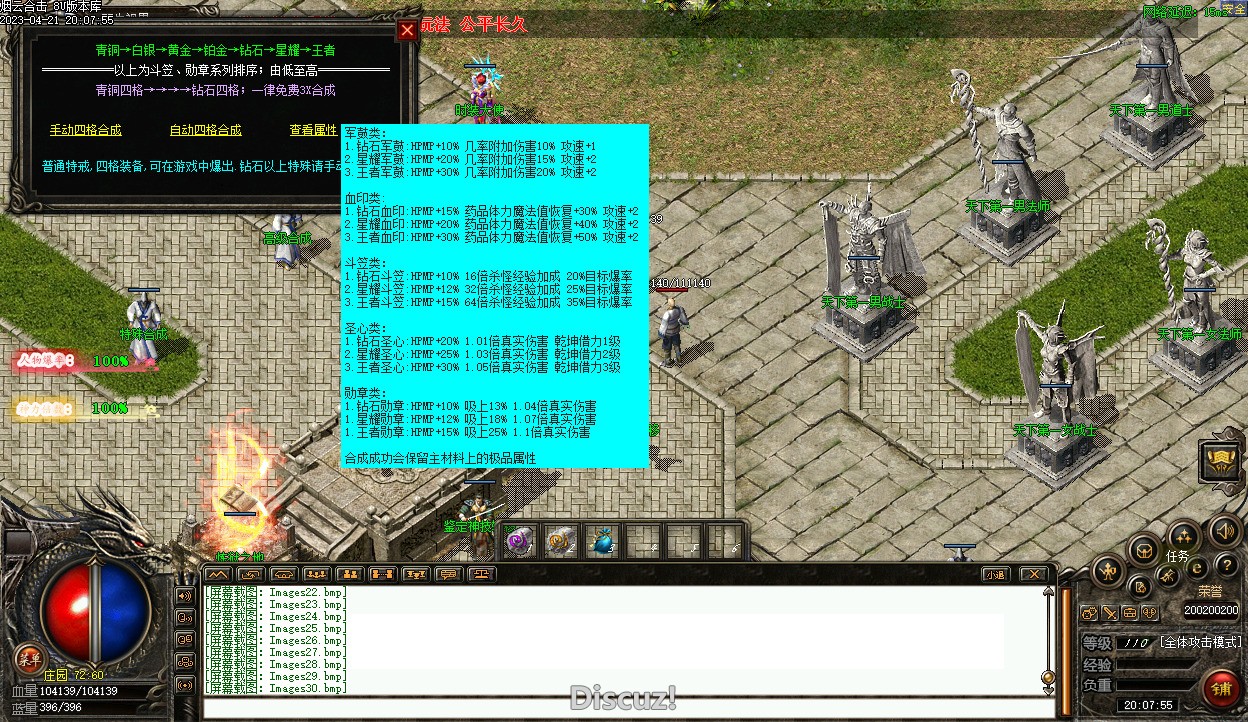
Task: Open the round 'e' icon button
Action: pos(1197,567)
